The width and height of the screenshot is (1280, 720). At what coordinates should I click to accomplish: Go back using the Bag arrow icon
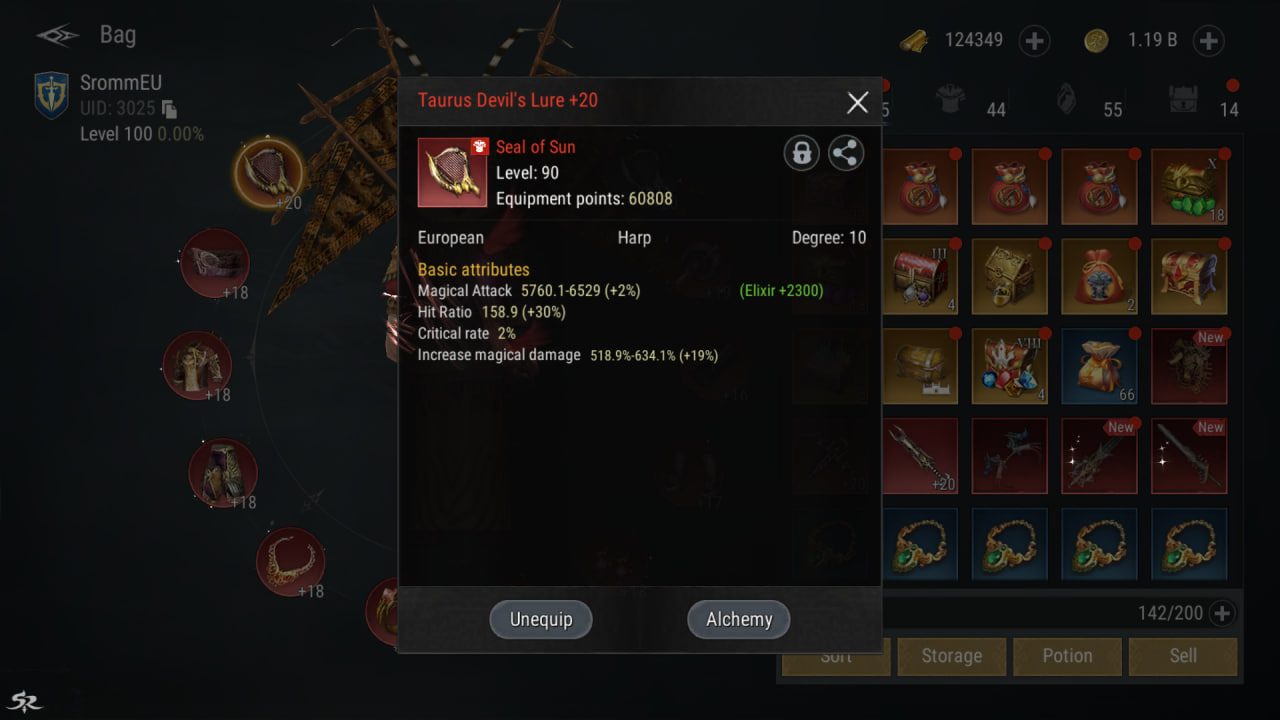coord(58,36)
